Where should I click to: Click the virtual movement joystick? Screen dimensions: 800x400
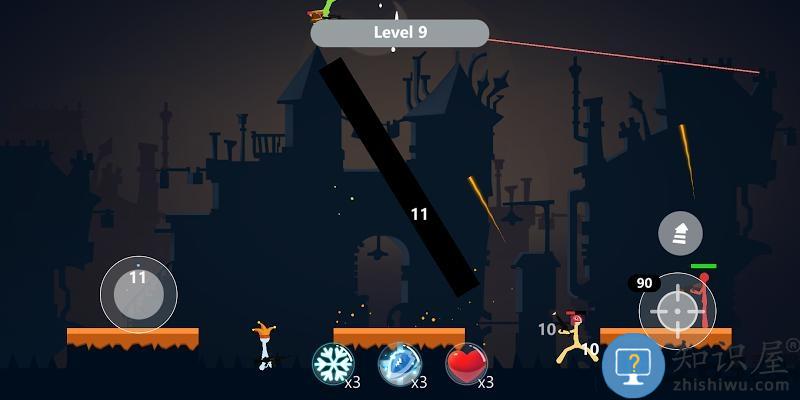[x=138, y=294]
